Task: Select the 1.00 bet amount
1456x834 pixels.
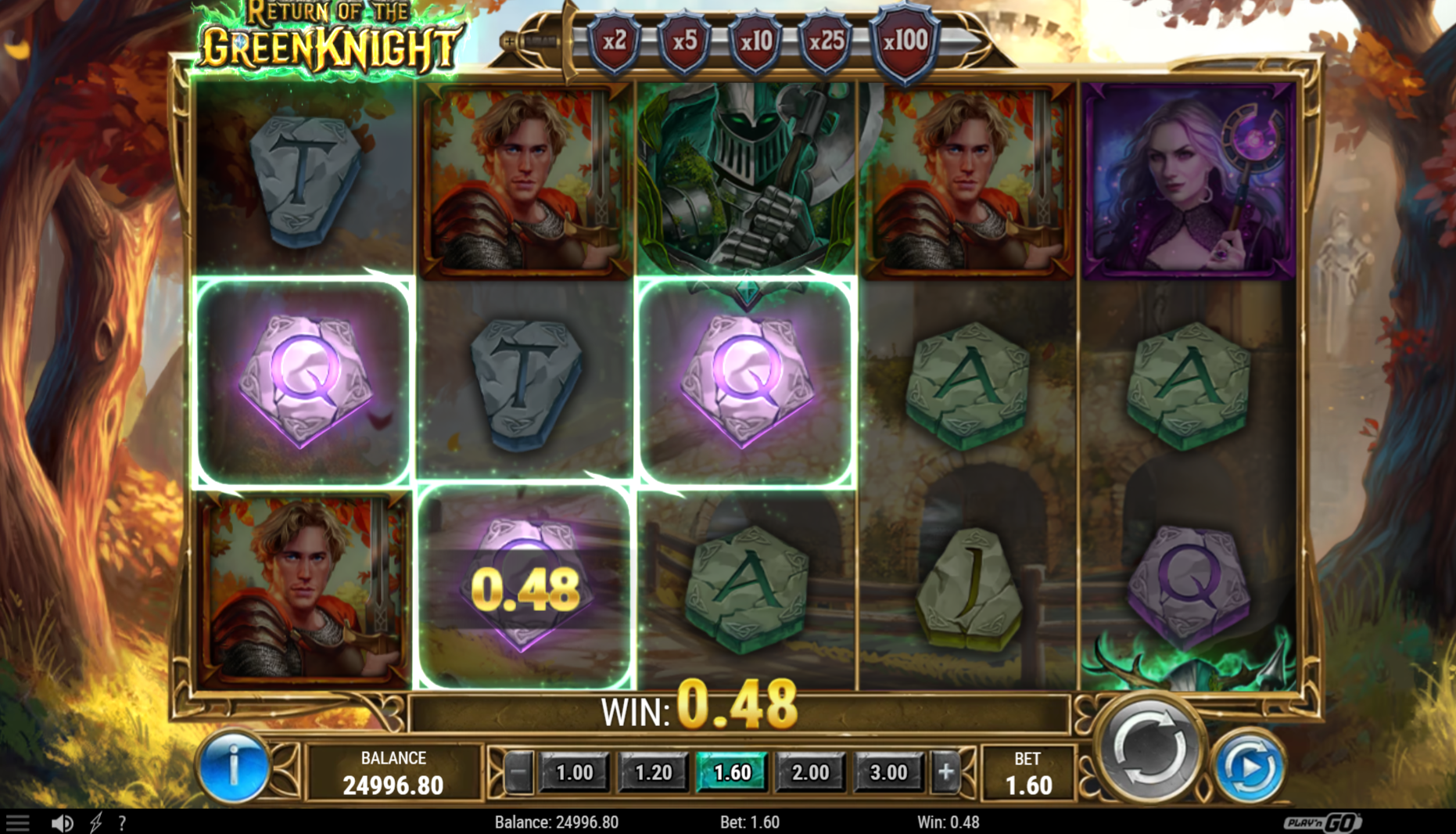Action: pyautogui.click(x=575, y=773)
